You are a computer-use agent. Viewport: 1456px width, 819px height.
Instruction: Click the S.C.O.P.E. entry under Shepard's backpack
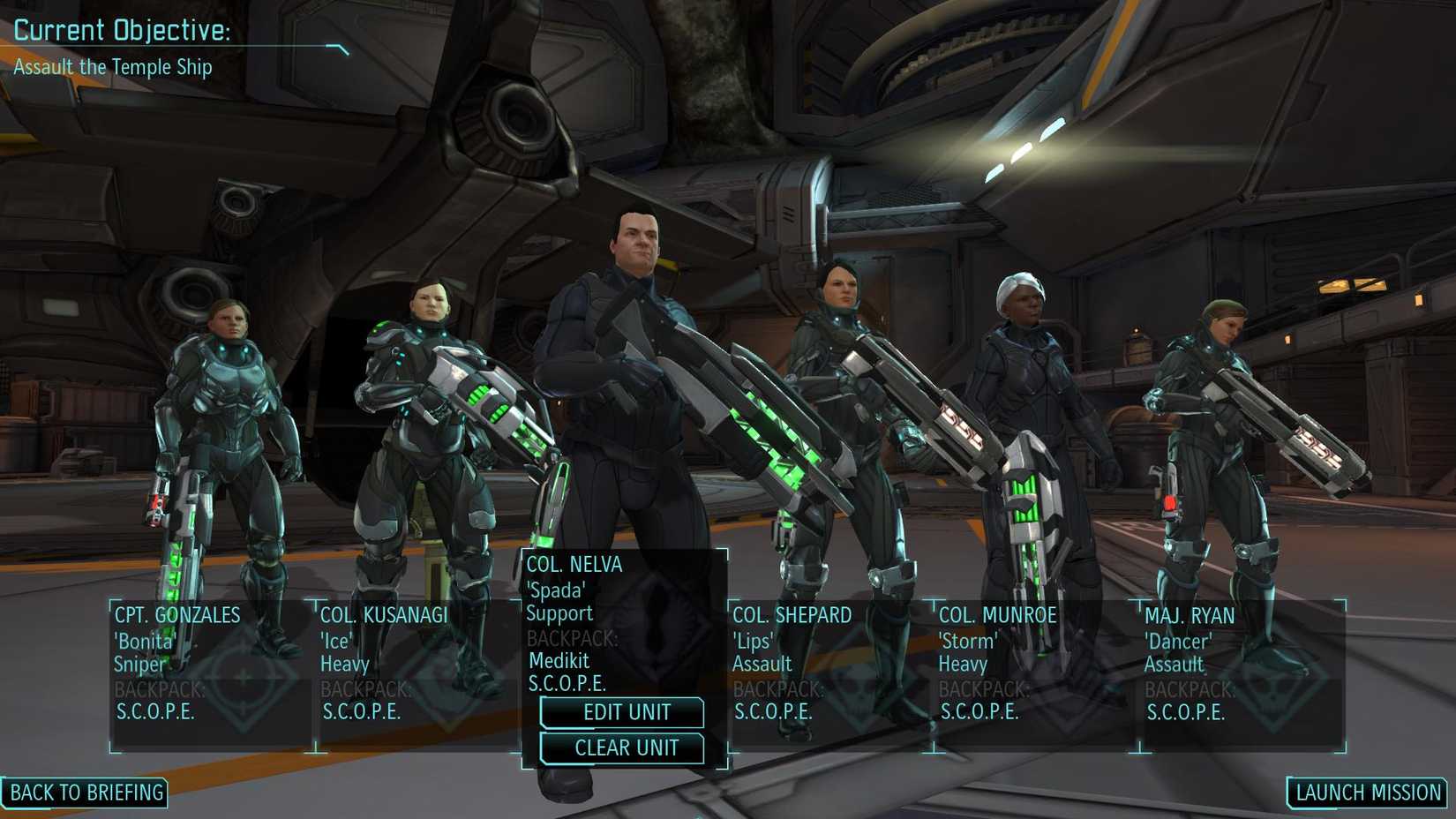click(774, 710)
